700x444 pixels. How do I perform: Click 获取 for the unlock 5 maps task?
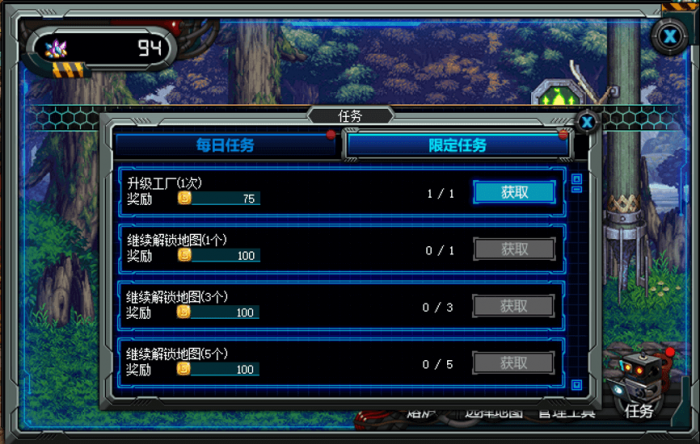point(514,363)
